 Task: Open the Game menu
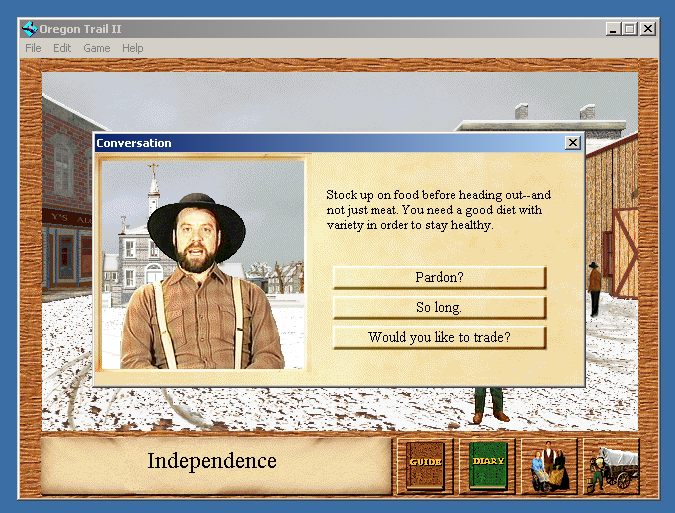pos(97,48)
